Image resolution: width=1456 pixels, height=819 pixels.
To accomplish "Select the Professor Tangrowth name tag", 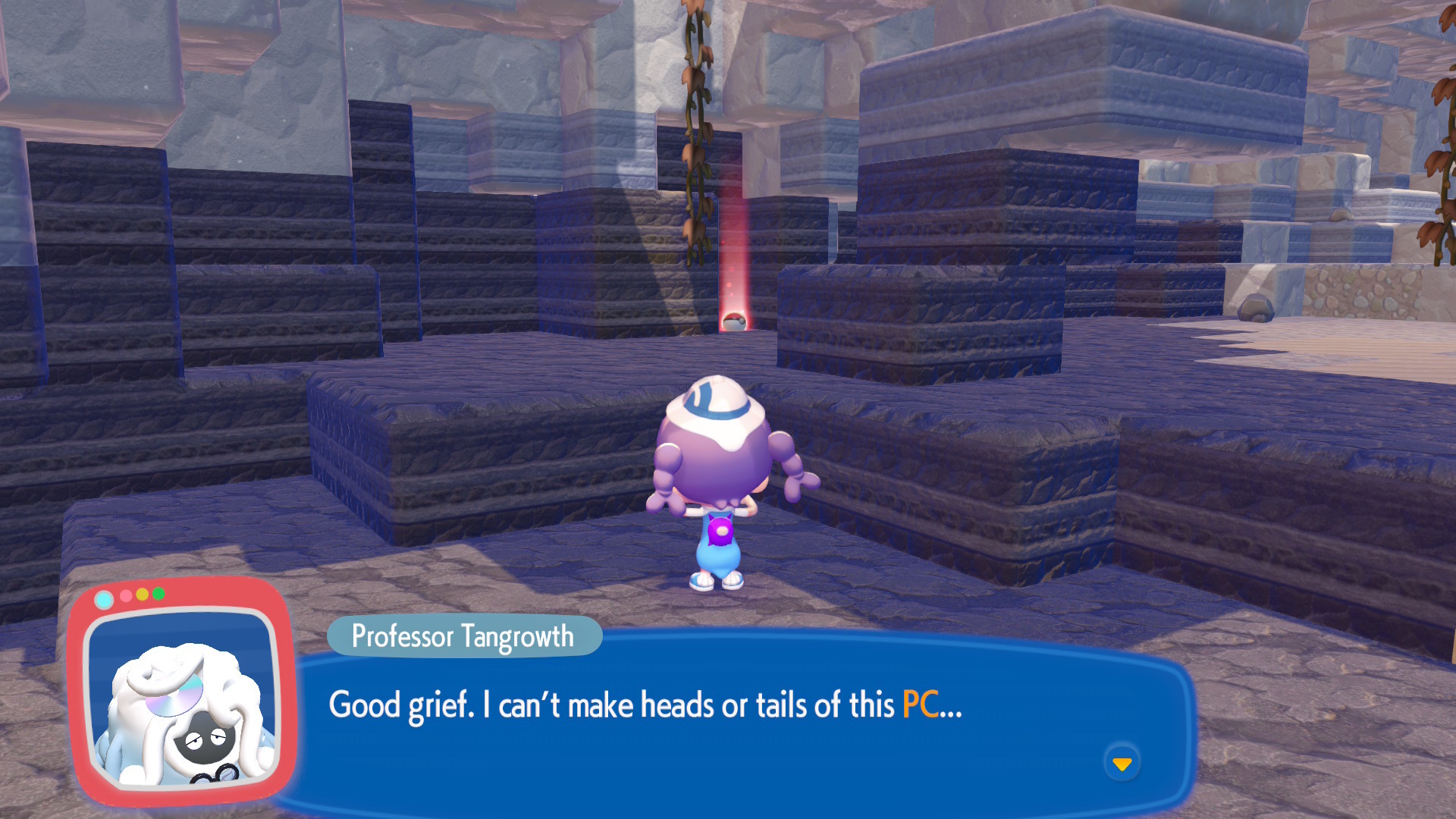I will coord(464,637).
